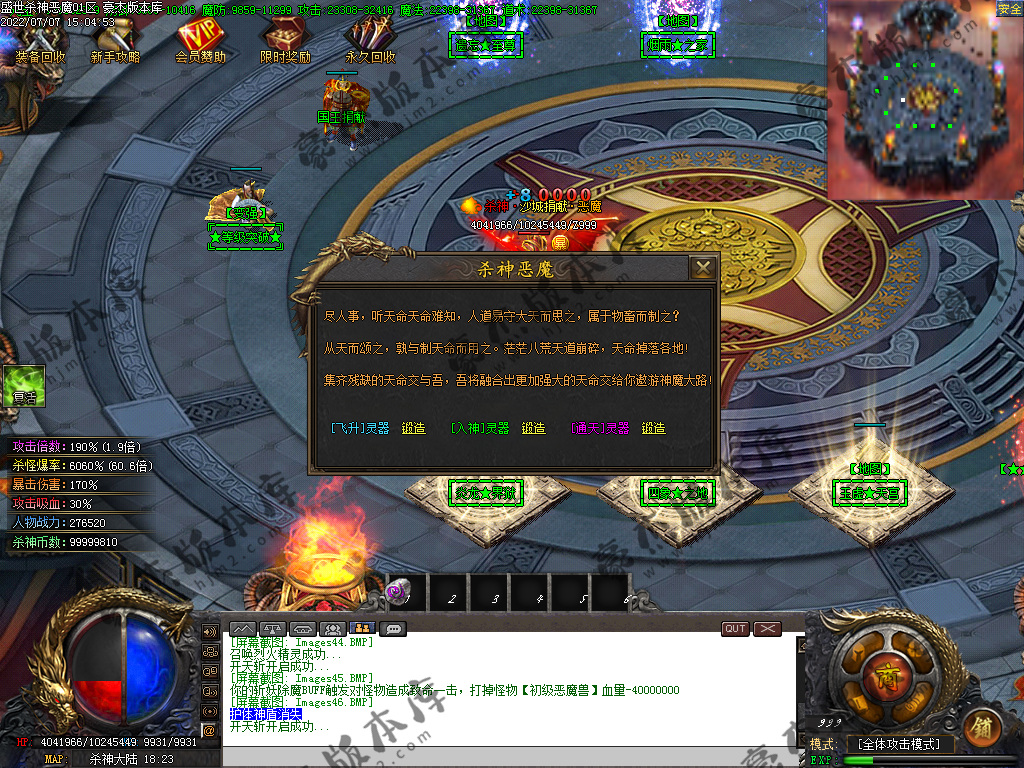Click the QUT button above the chat
1024x768 pixels.
(735, 629)
